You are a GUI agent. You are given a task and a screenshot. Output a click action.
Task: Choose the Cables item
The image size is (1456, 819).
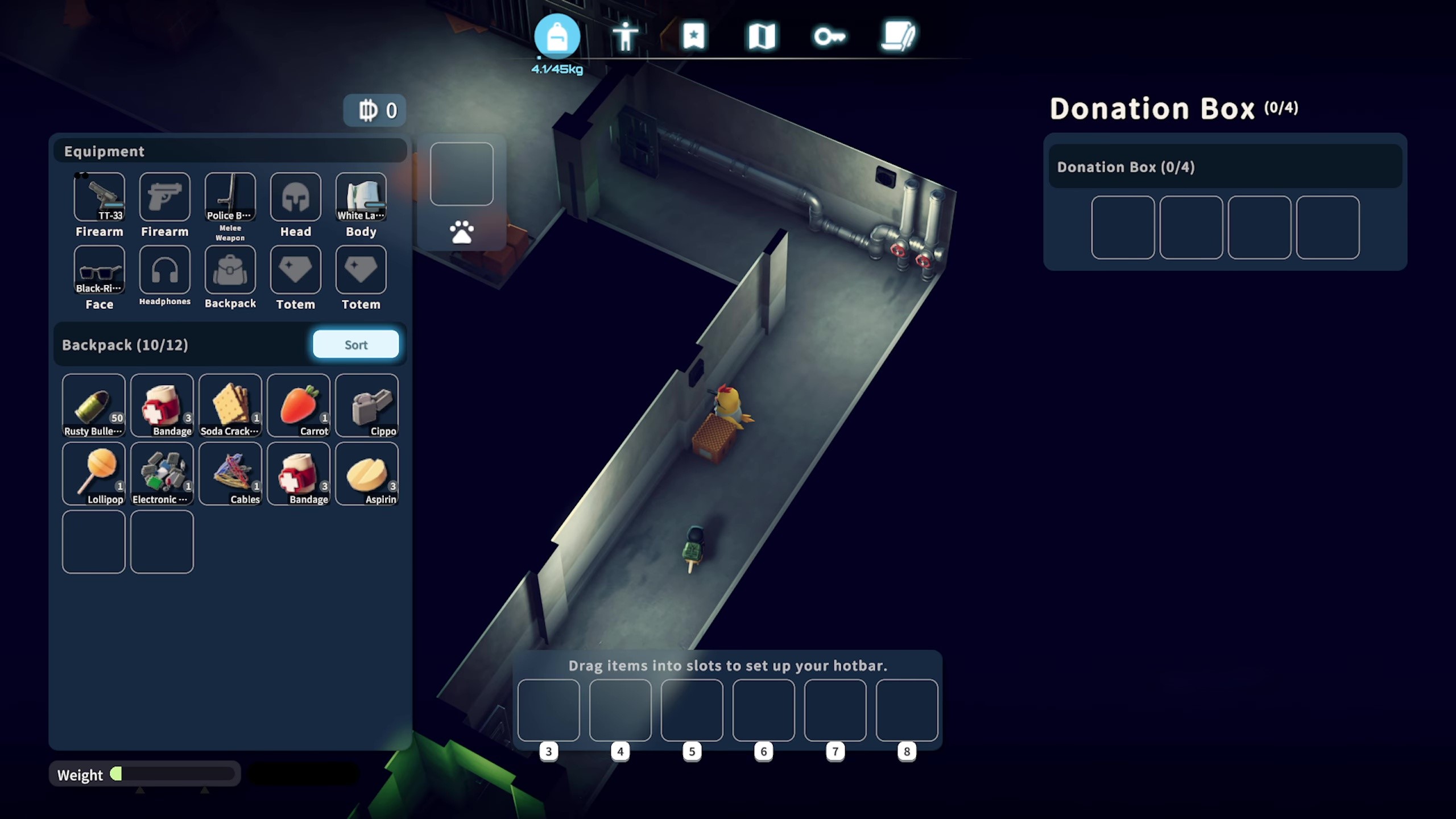(230, 473)
